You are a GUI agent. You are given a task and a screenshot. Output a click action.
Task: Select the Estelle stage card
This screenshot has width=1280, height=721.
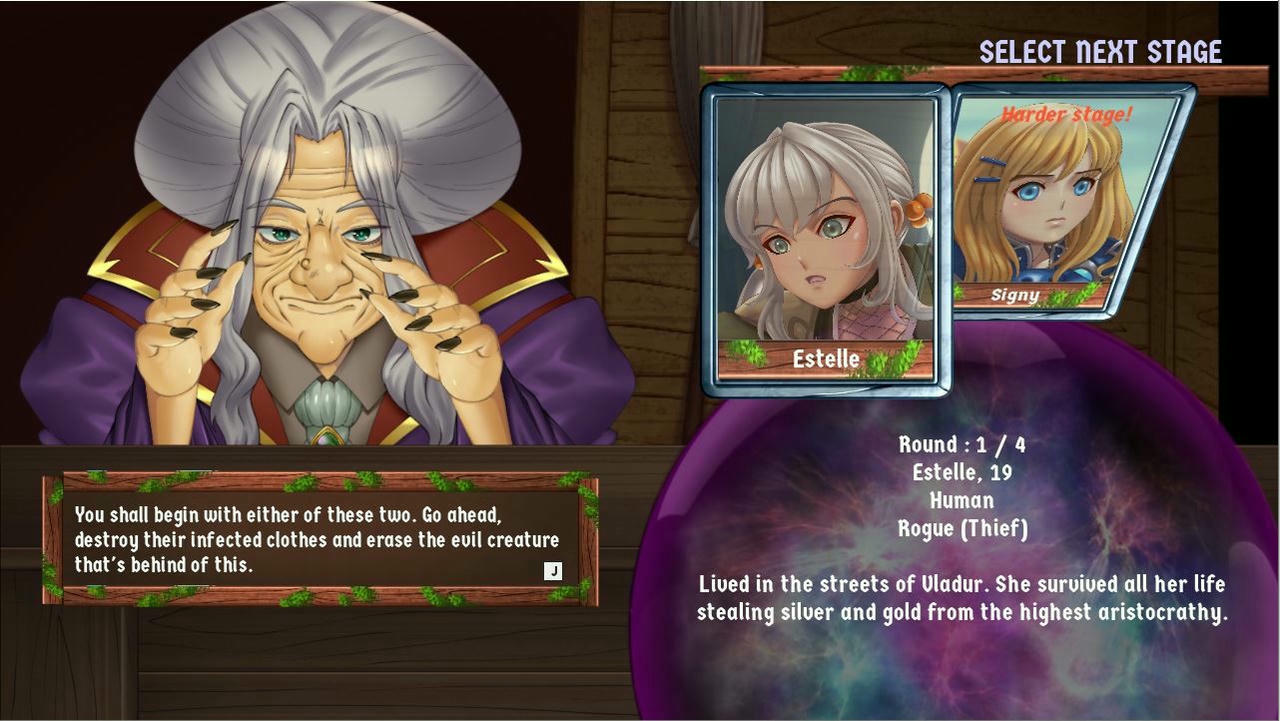tap(825, 240)
